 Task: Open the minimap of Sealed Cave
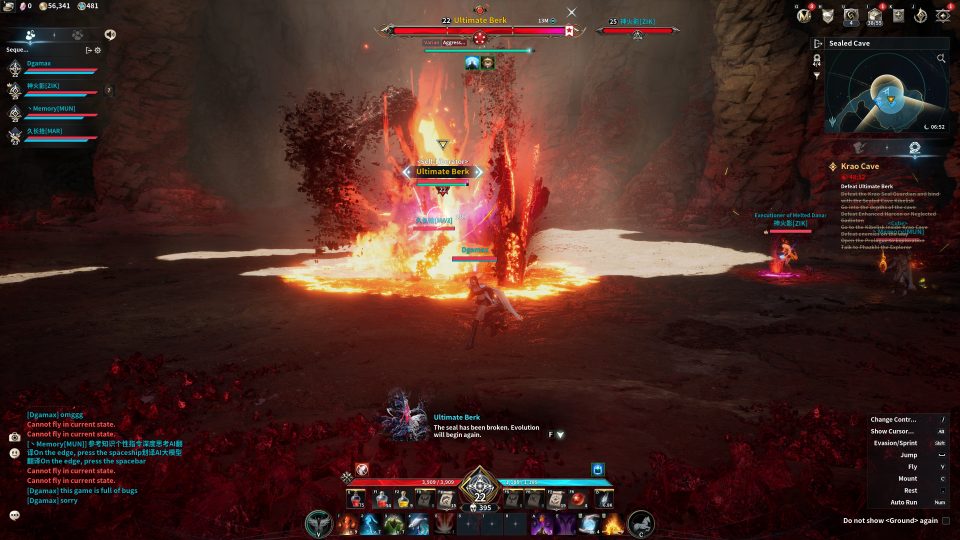(885, 93)
